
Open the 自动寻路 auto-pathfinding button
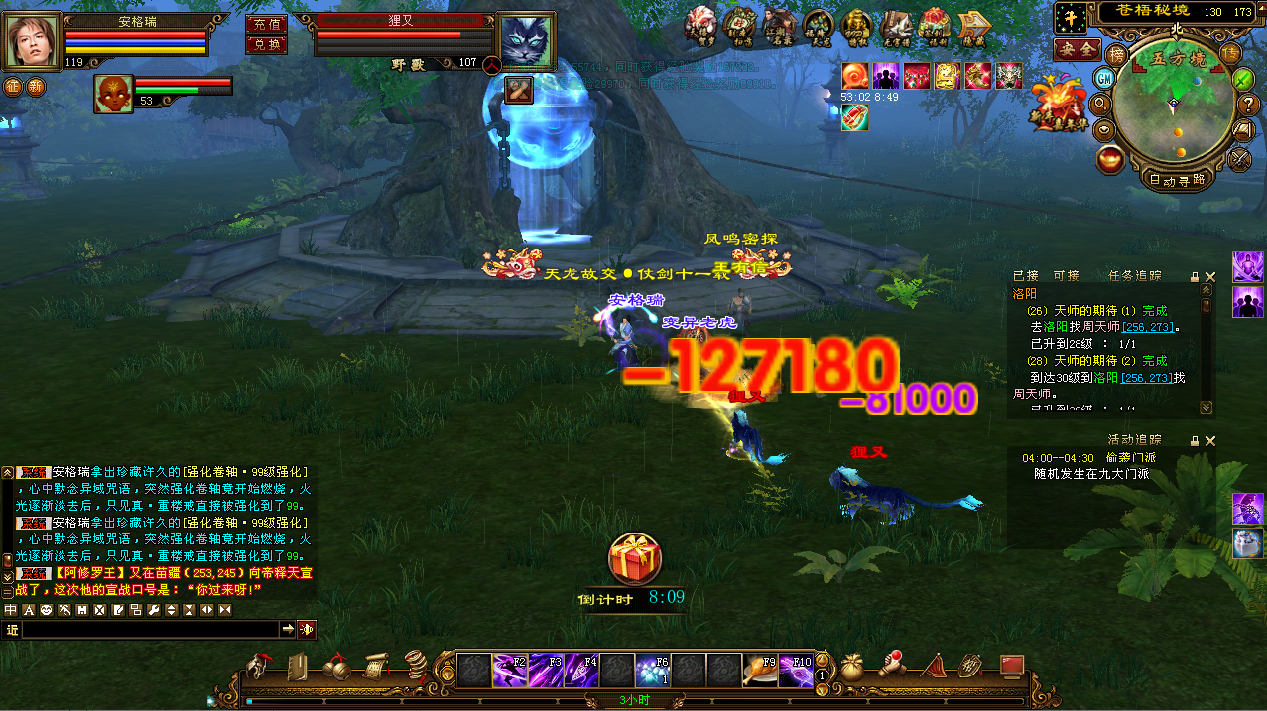click(x=1176, y=181)
